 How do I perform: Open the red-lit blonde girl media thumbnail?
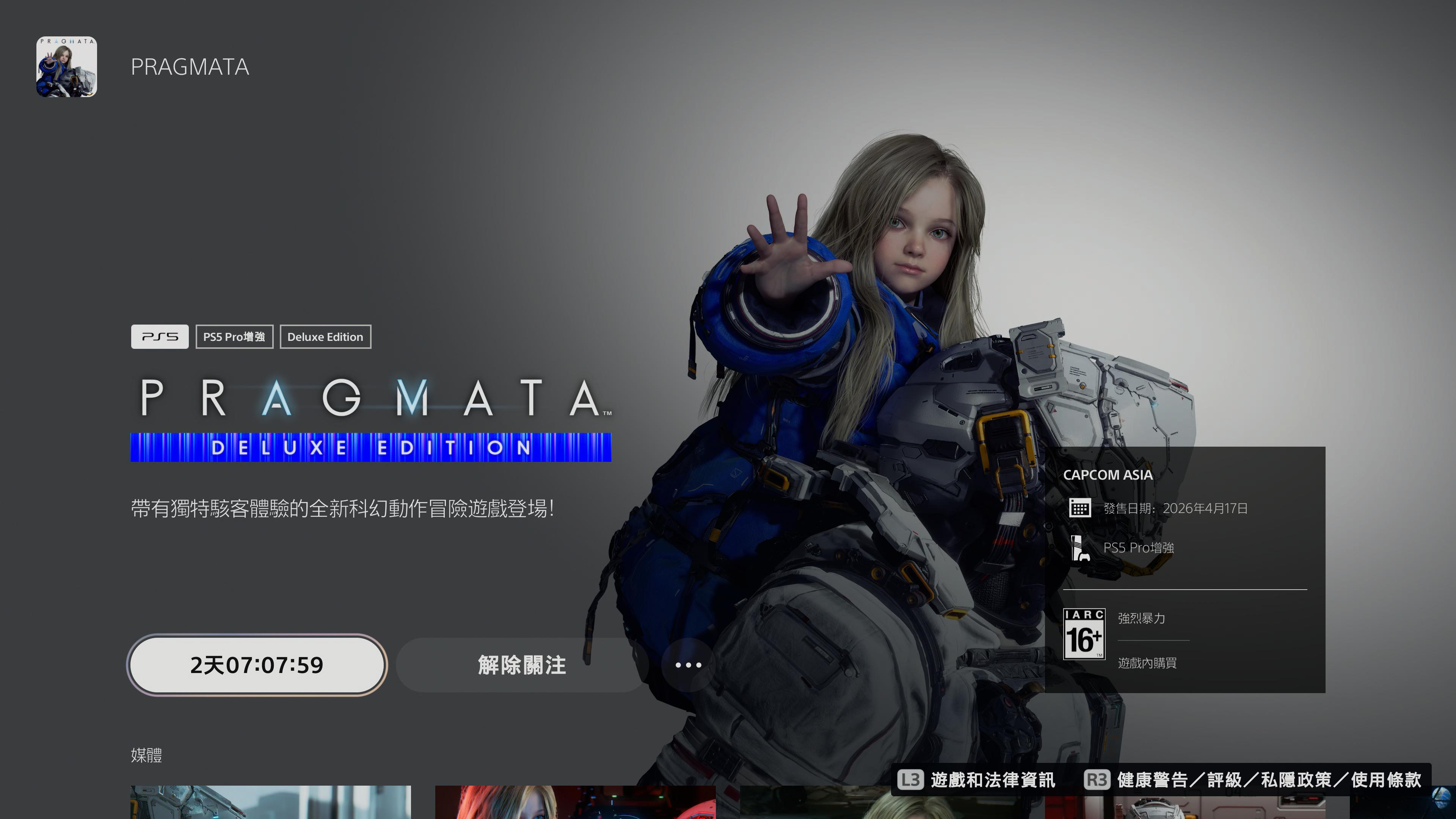click(x=575, y=802)
